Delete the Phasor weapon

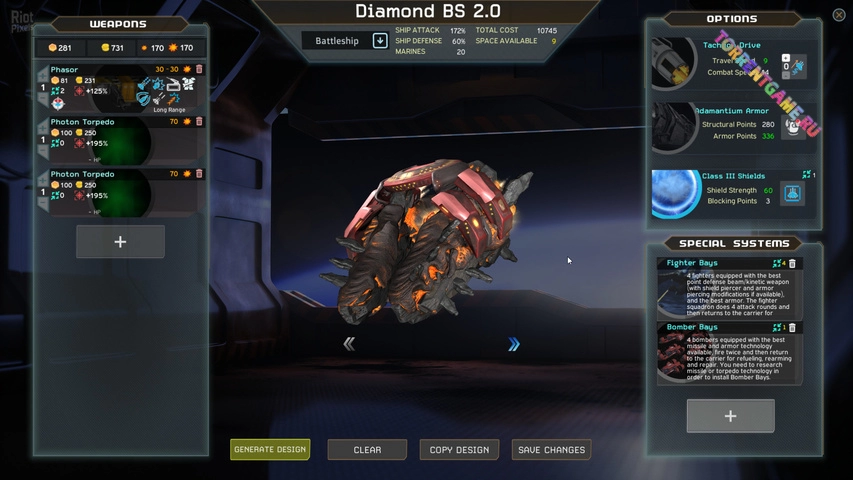click(199, 70)
